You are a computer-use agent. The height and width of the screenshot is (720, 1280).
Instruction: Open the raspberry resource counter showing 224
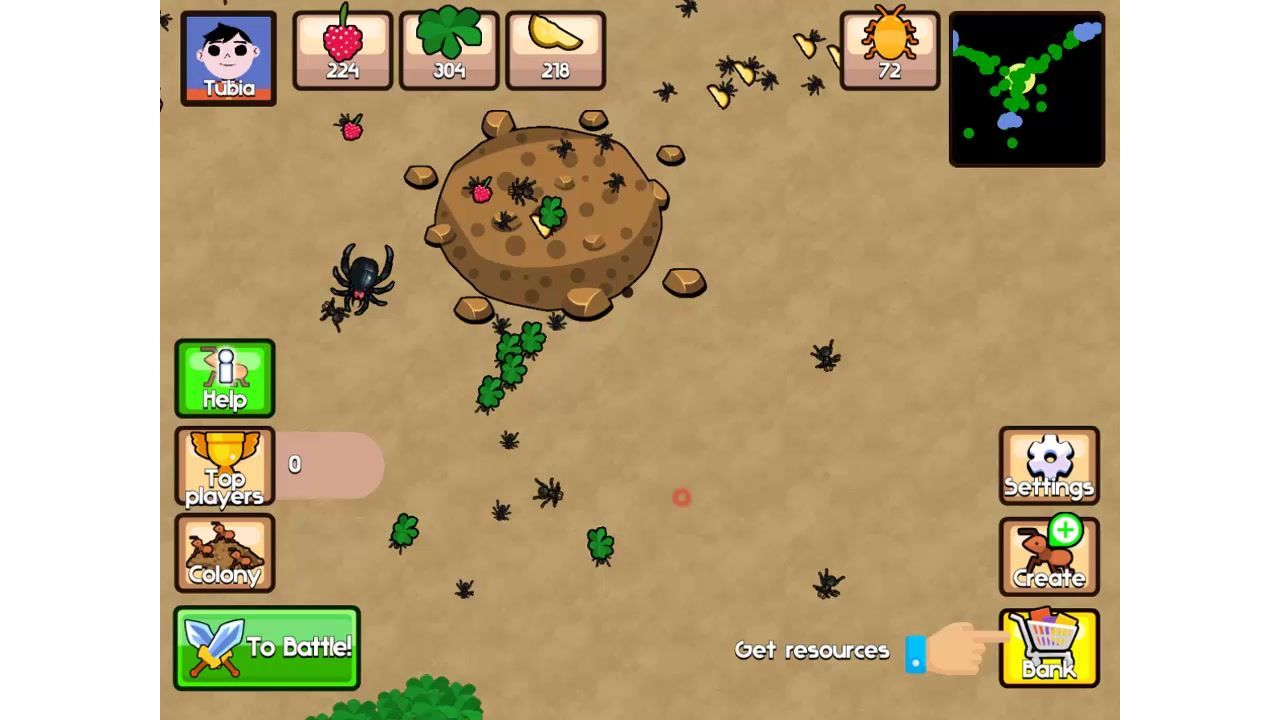[x=341, y=47]
